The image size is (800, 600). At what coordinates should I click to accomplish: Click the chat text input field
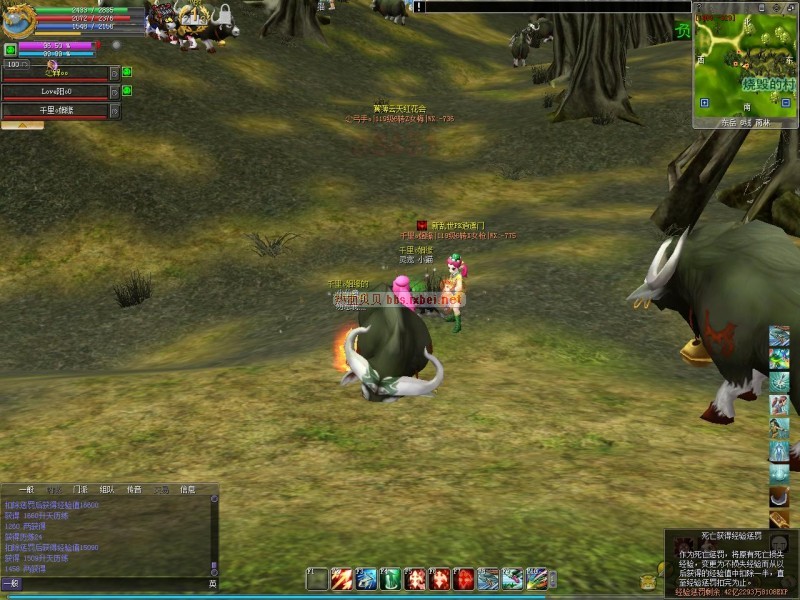(x=110, y=583)
